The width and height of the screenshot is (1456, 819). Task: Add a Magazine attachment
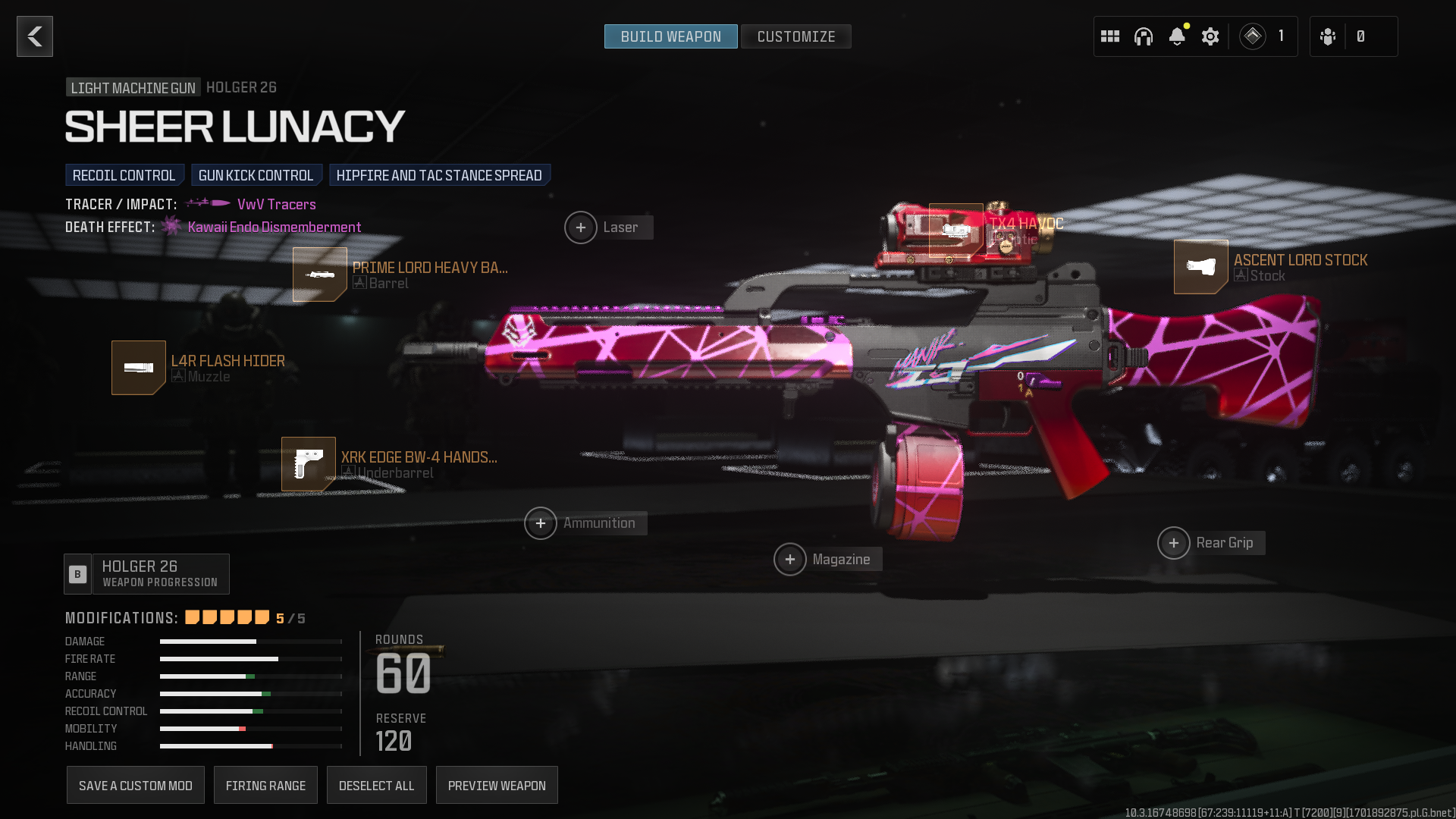[x=790, y=560]
